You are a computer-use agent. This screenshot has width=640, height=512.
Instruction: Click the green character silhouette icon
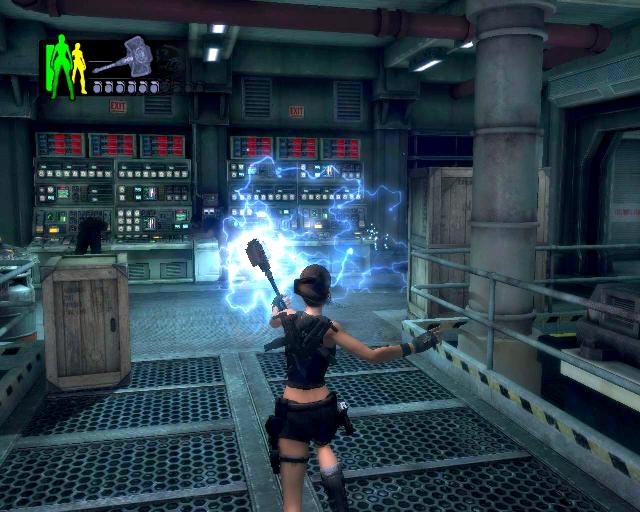[60, 66]
